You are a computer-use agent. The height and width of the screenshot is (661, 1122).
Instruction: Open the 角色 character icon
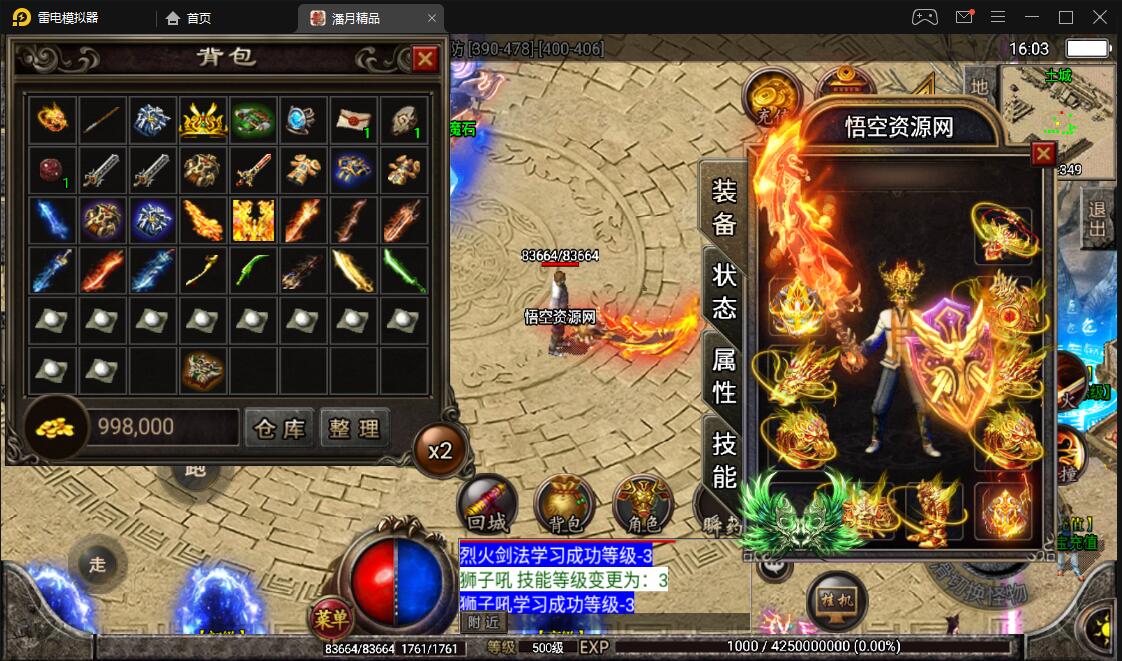click(x=641, y=503)
